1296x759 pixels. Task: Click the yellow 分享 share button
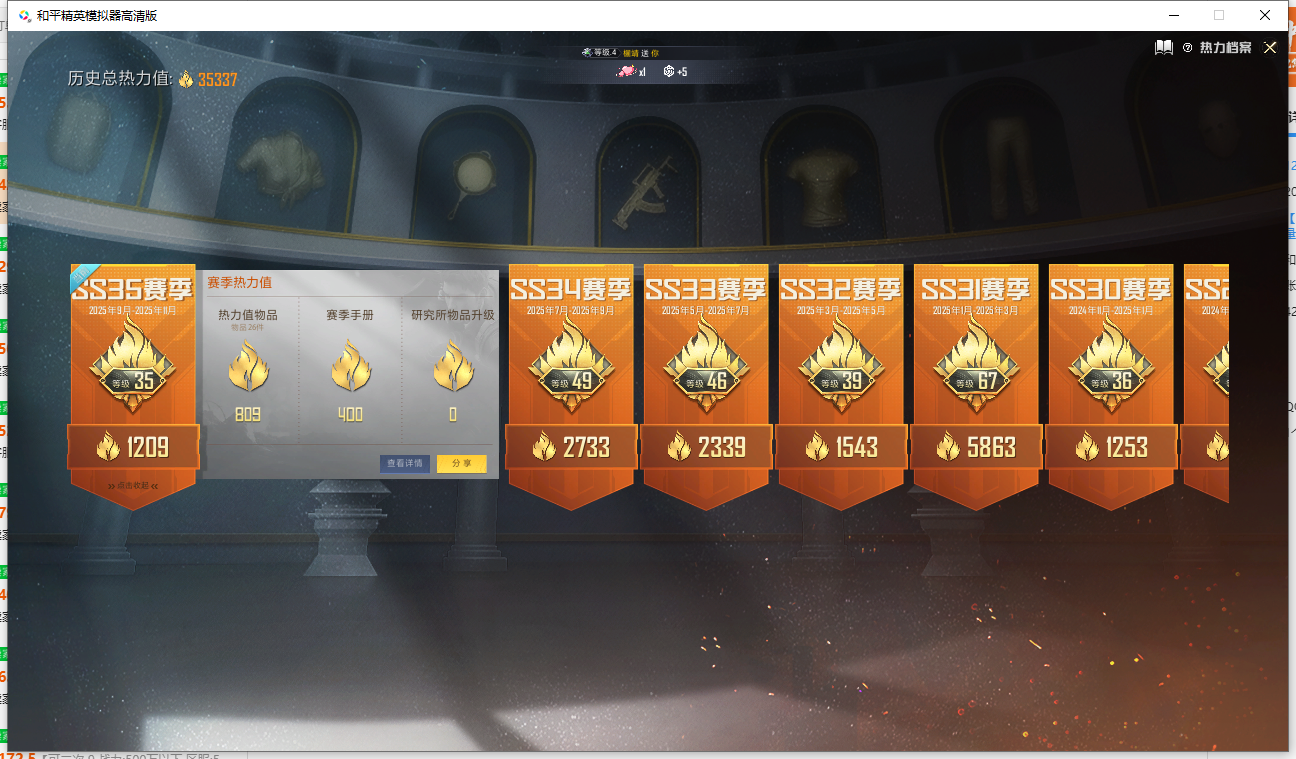pos(461,464)
